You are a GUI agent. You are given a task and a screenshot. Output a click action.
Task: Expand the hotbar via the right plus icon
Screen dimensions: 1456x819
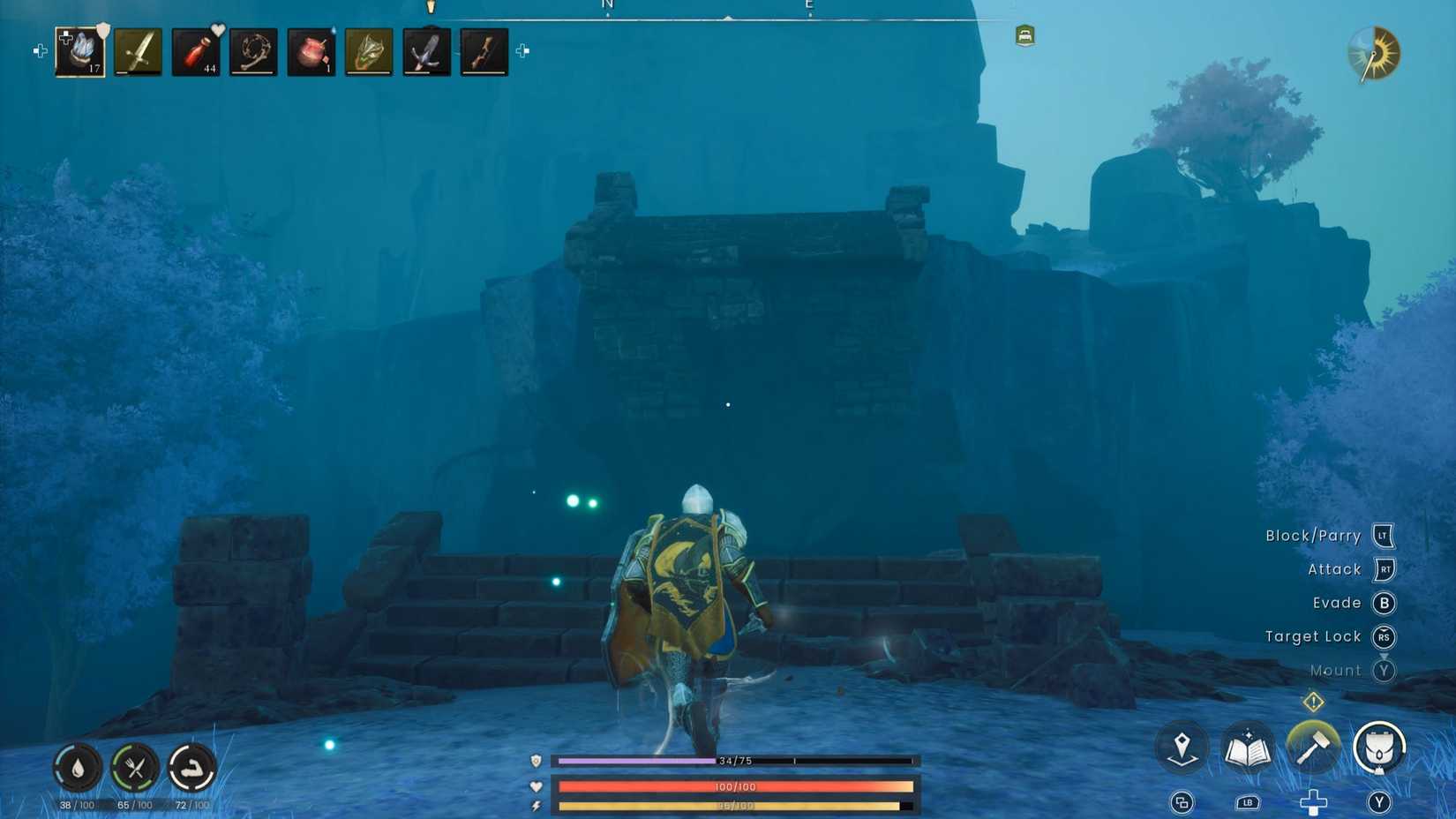[x=521, y=52]
